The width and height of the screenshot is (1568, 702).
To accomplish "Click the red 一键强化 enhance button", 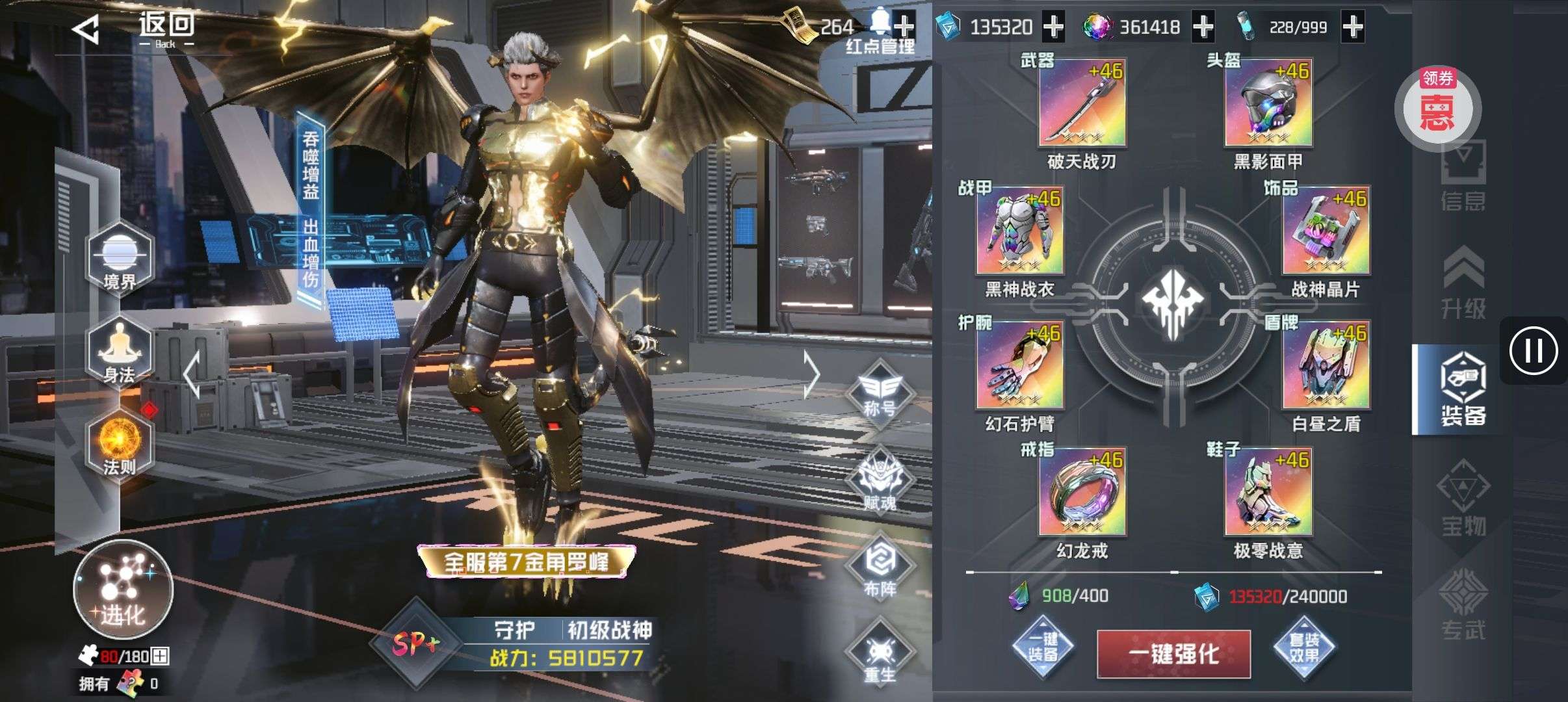I will (x=1174, y=654).
